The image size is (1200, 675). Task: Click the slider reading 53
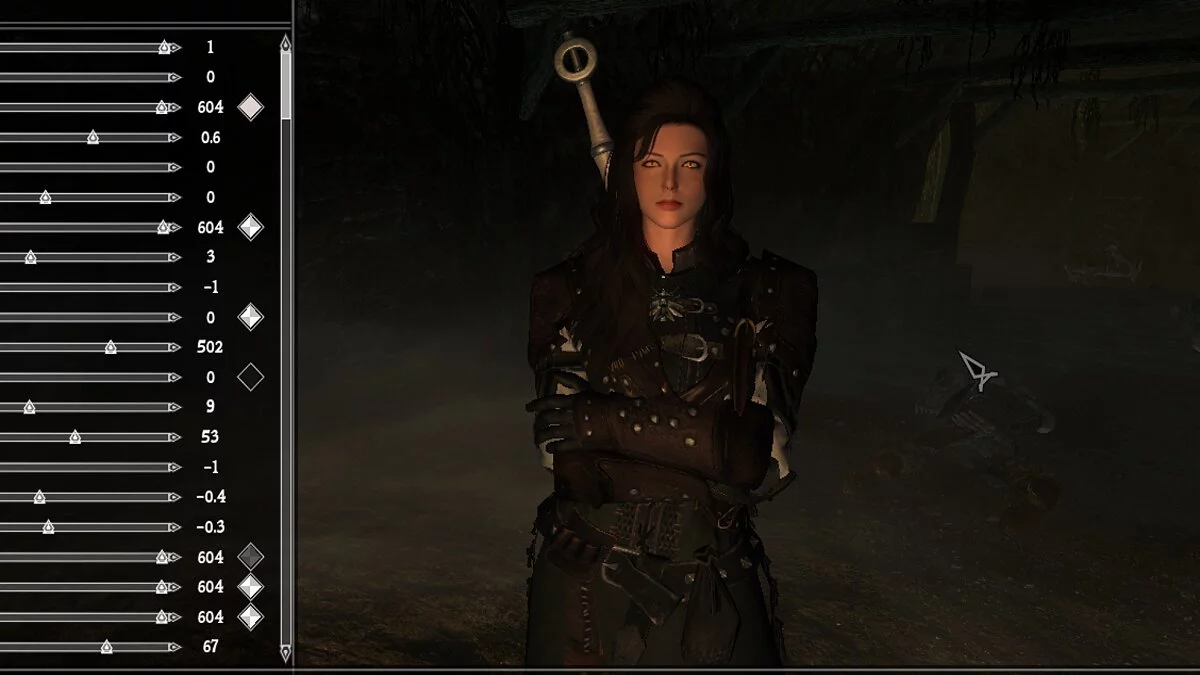(x=75, y=437)
